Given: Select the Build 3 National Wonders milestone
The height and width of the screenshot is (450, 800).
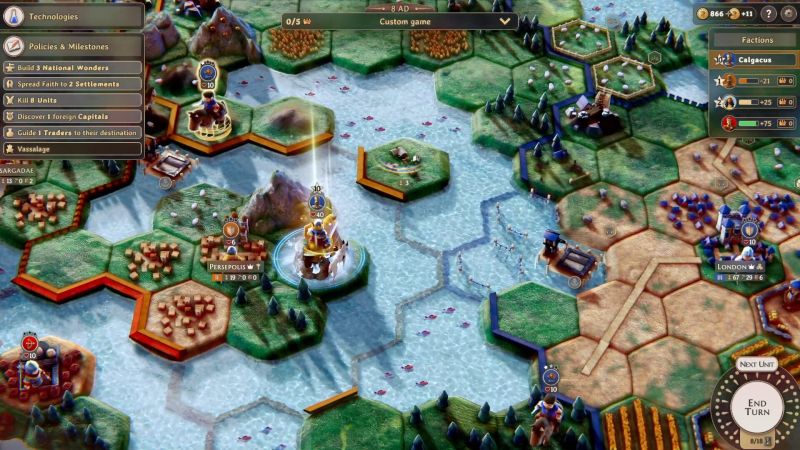Looking at the screenshot, I should pyautogui.click(x=72, y=67).
